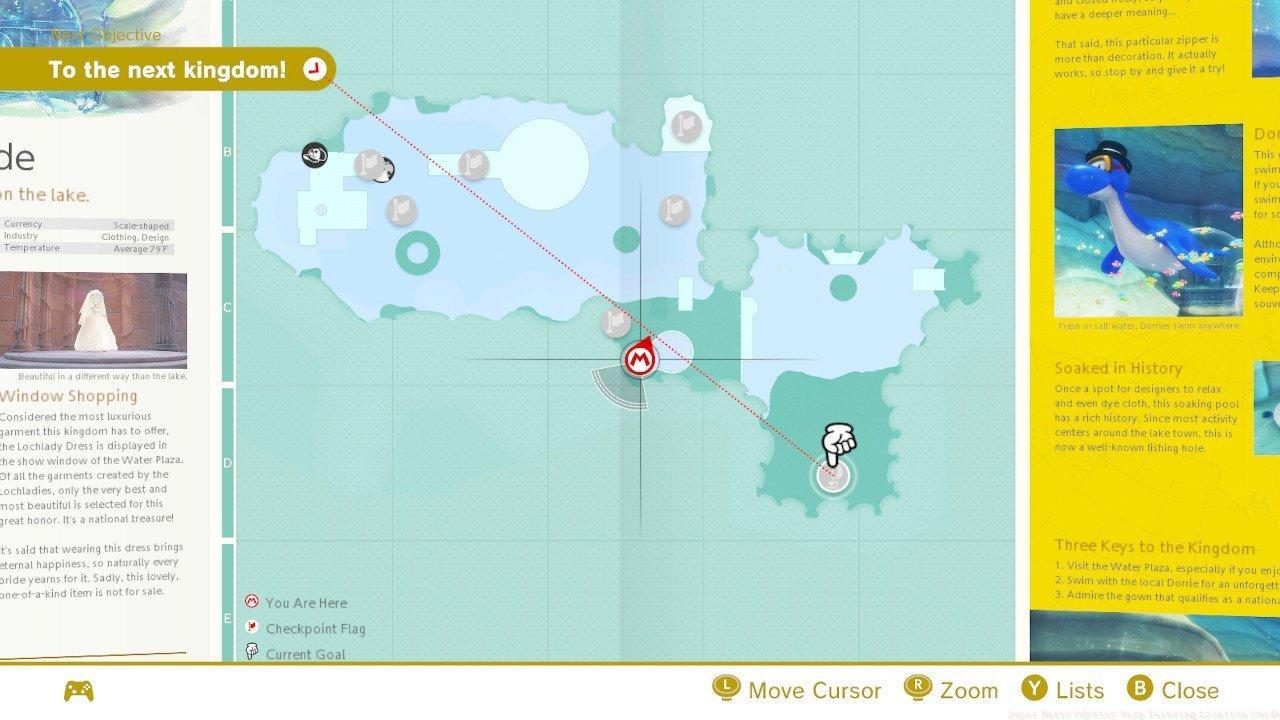The width and height of the screenshot is (1280, 720).
Task: Select the black Crazy Cap store icon
Action: [314, 153]
